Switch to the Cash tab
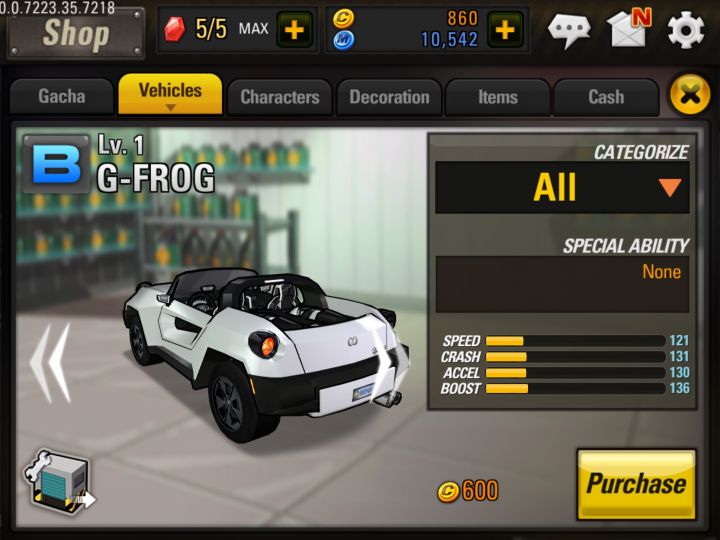The image size is (720, 540). coord(605,97)
